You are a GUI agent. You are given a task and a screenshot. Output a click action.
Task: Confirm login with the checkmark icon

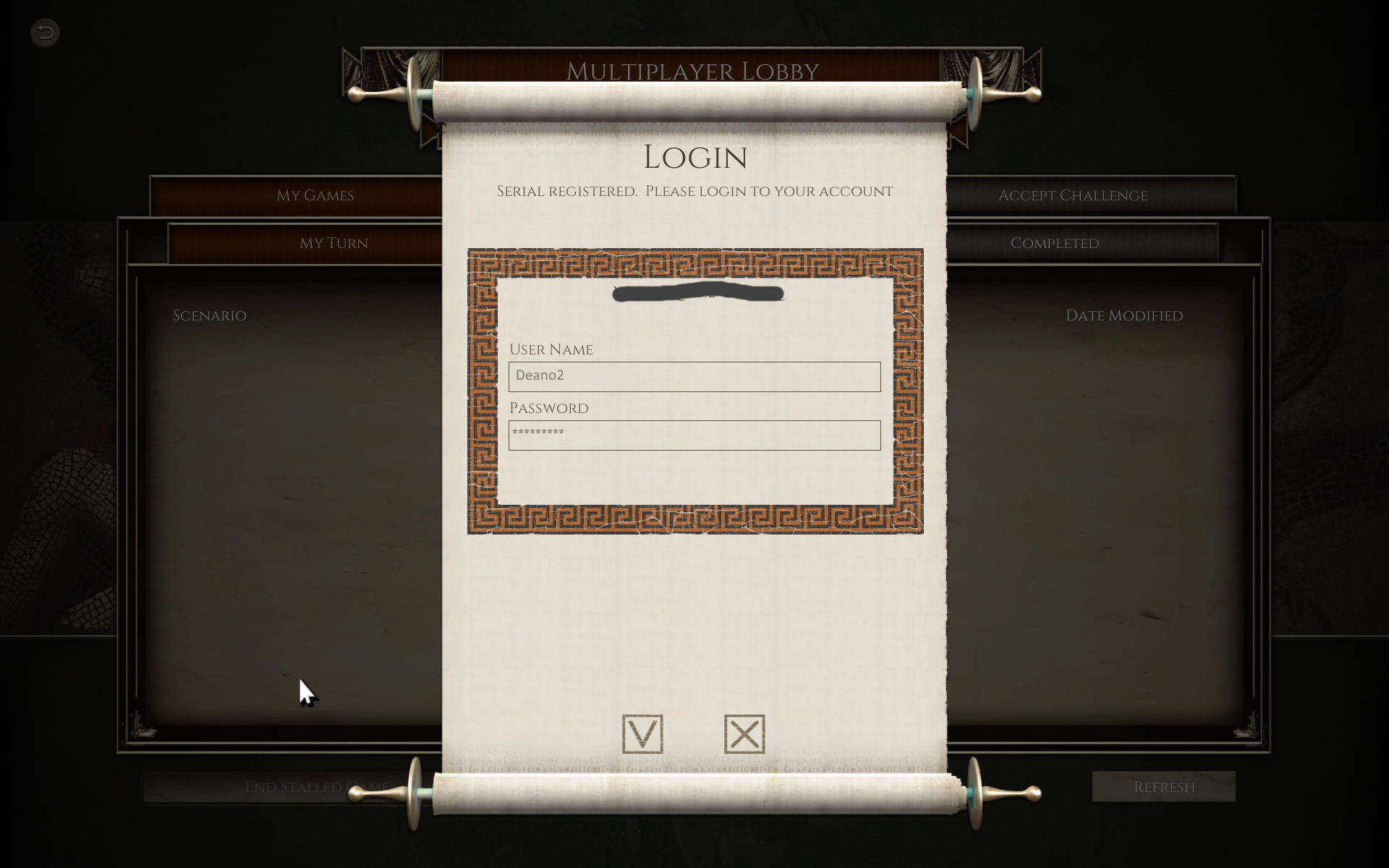coord(641,733)
